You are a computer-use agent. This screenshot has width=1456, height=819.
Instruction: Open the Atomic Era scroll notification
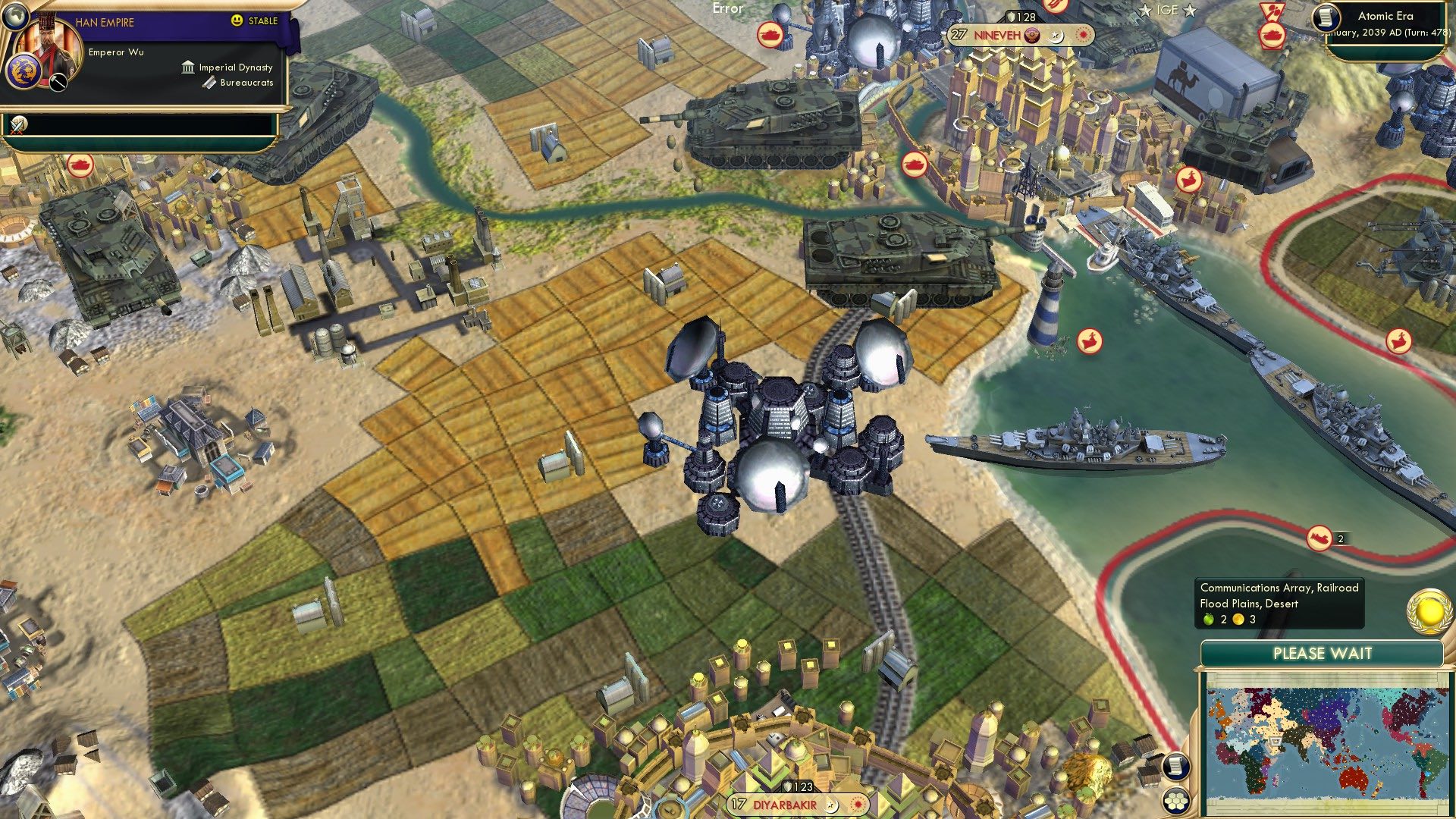1326,17
